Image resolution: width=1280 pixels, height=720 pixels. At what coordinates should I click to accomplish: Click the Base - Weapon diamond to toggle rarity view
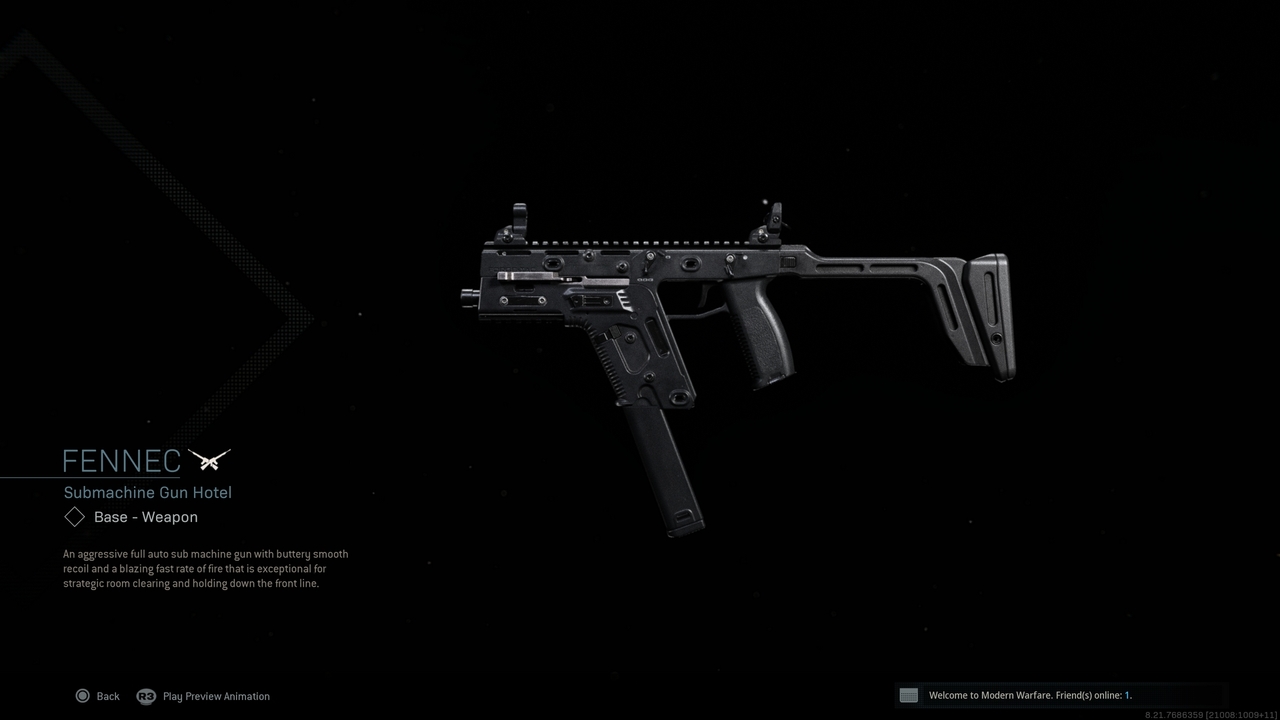(x=74, y=516)
